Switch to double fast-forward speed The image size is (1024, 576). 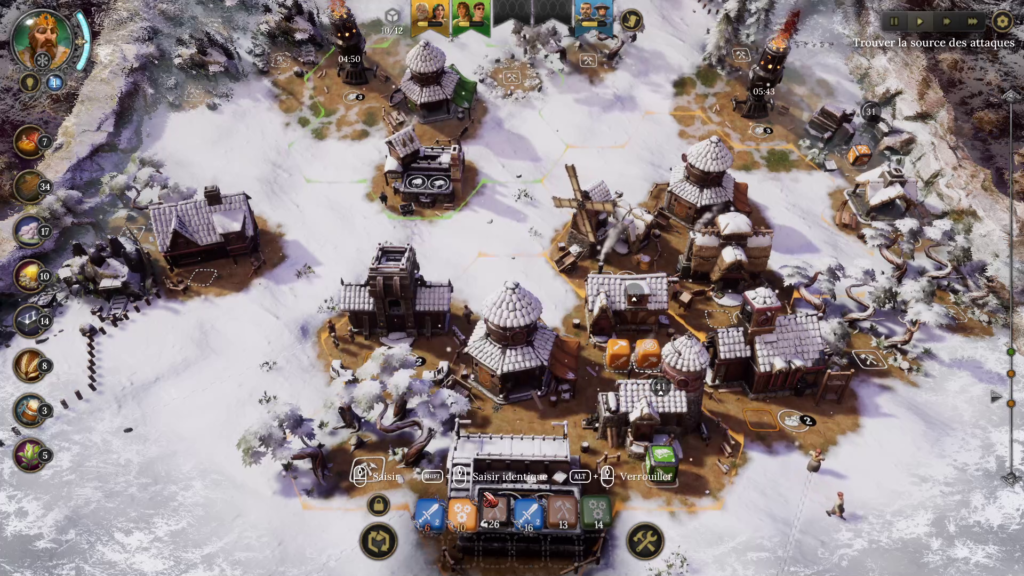pyautogui.click(x=946, y=21)
